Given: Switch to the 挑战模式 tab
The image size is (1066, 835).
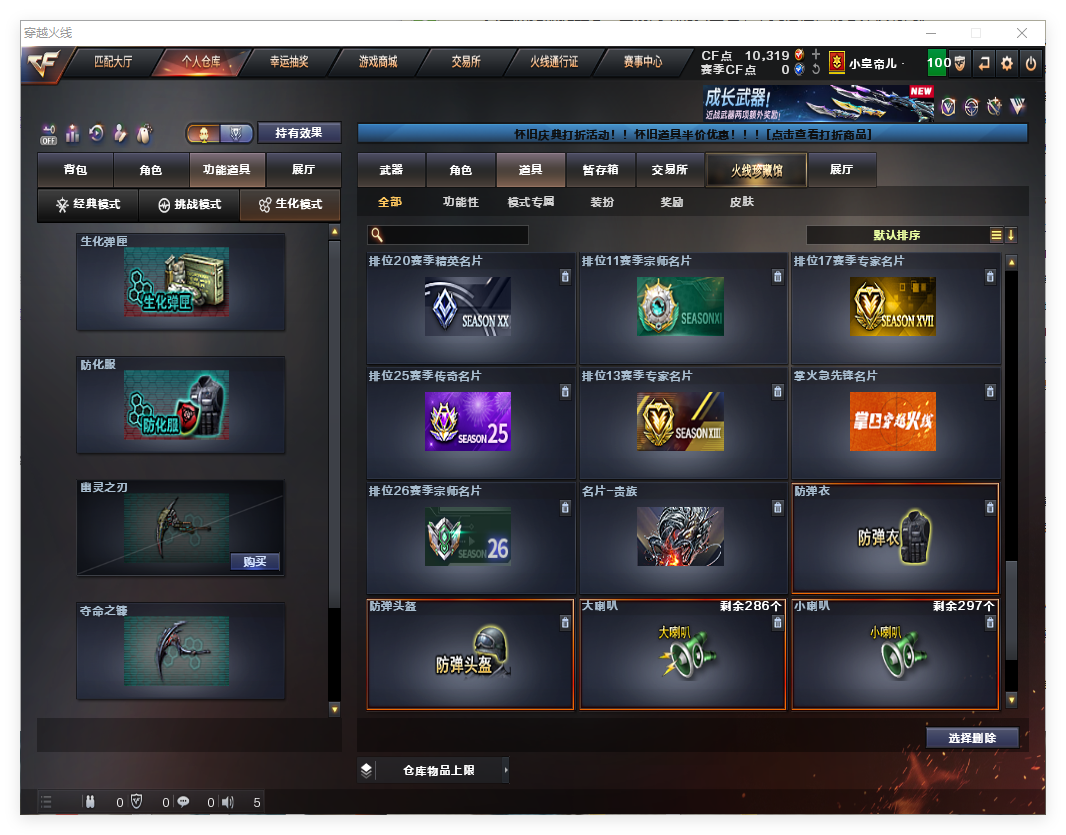Looking at the screenshot, I should coord(190,204).
